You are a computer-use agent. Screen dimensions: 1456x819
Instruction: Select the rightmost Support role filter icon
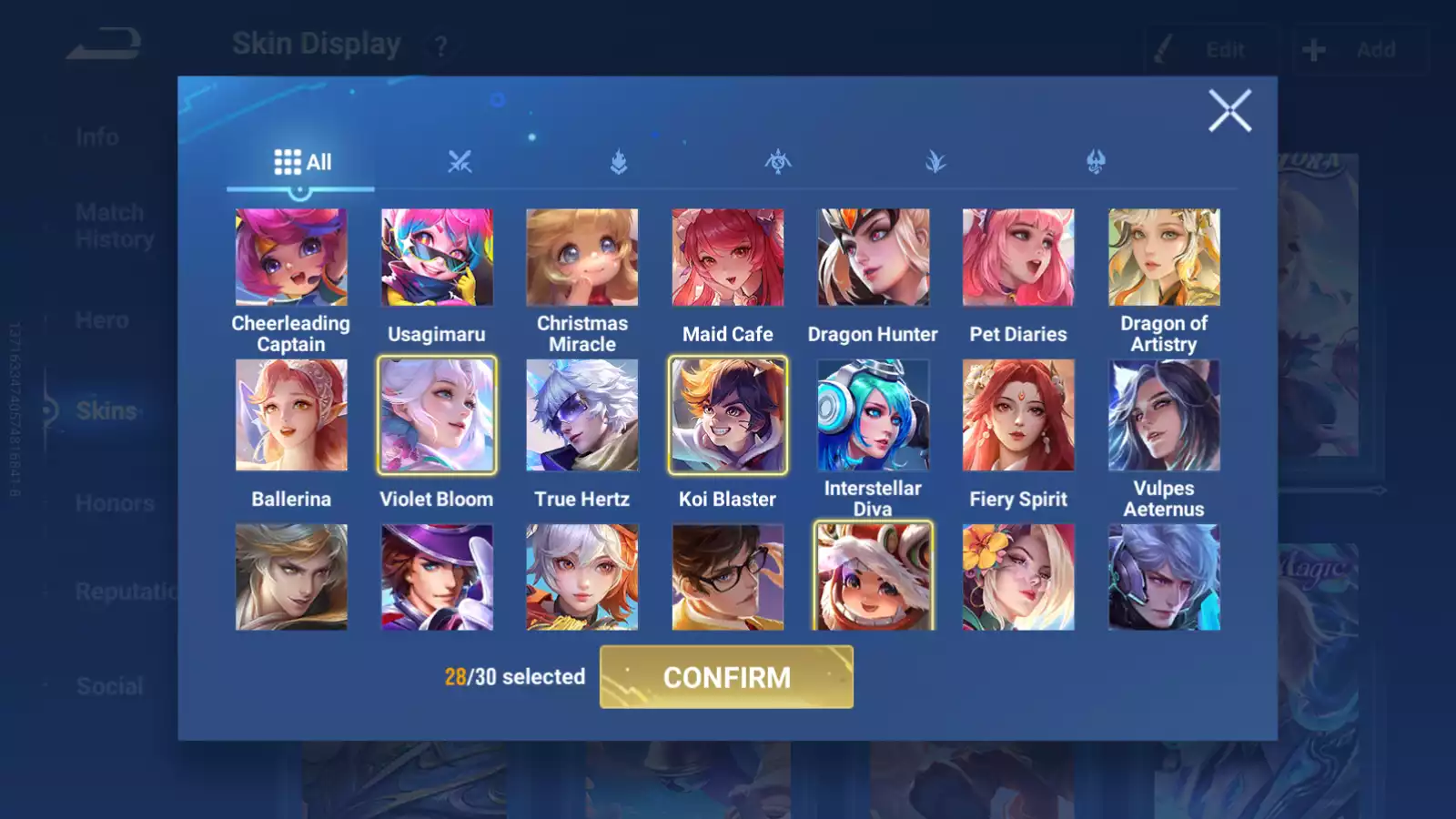(1095, 162)
